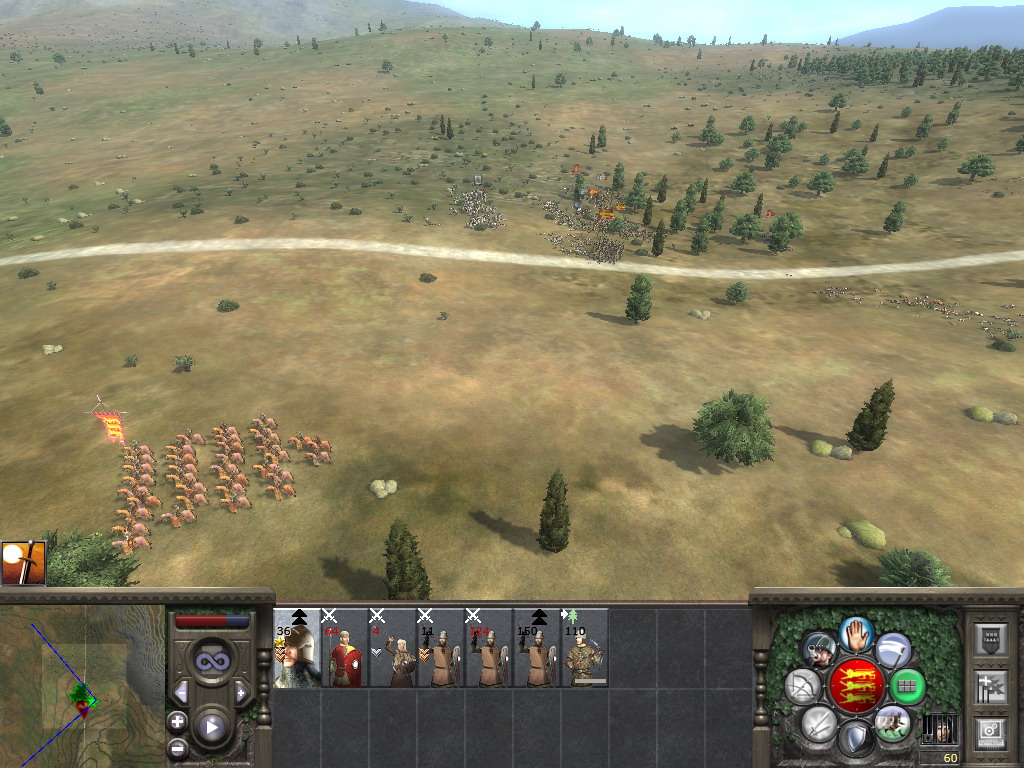Image resolution: width=1024 pixels, height=768 pixels.
Task: Click the red three-lions faction emblem
Action: [x=856, y=686]
